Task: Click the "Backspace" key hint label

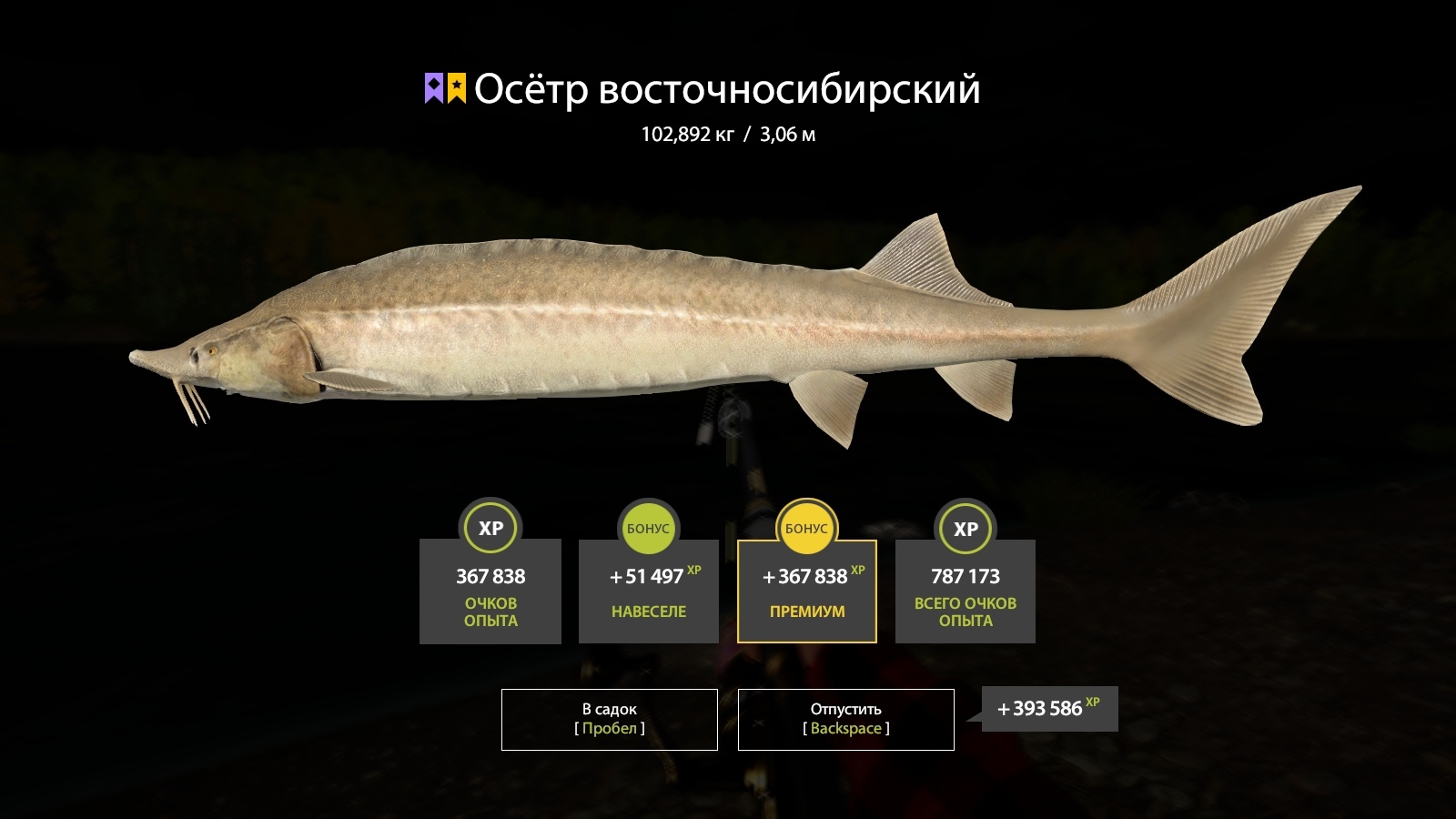Action: pos(844,728)
